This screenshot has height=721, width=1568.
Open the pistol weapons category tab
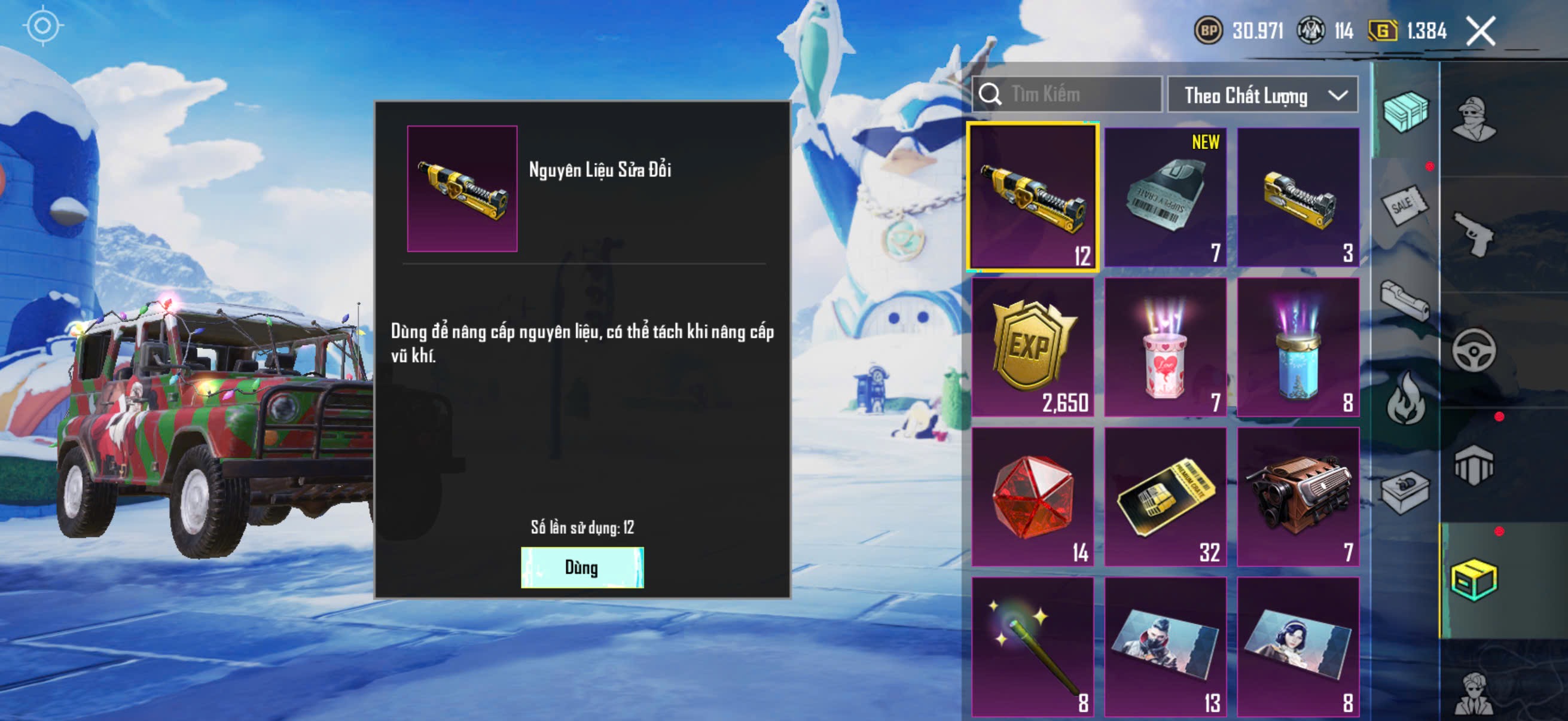click(1473, 234)
